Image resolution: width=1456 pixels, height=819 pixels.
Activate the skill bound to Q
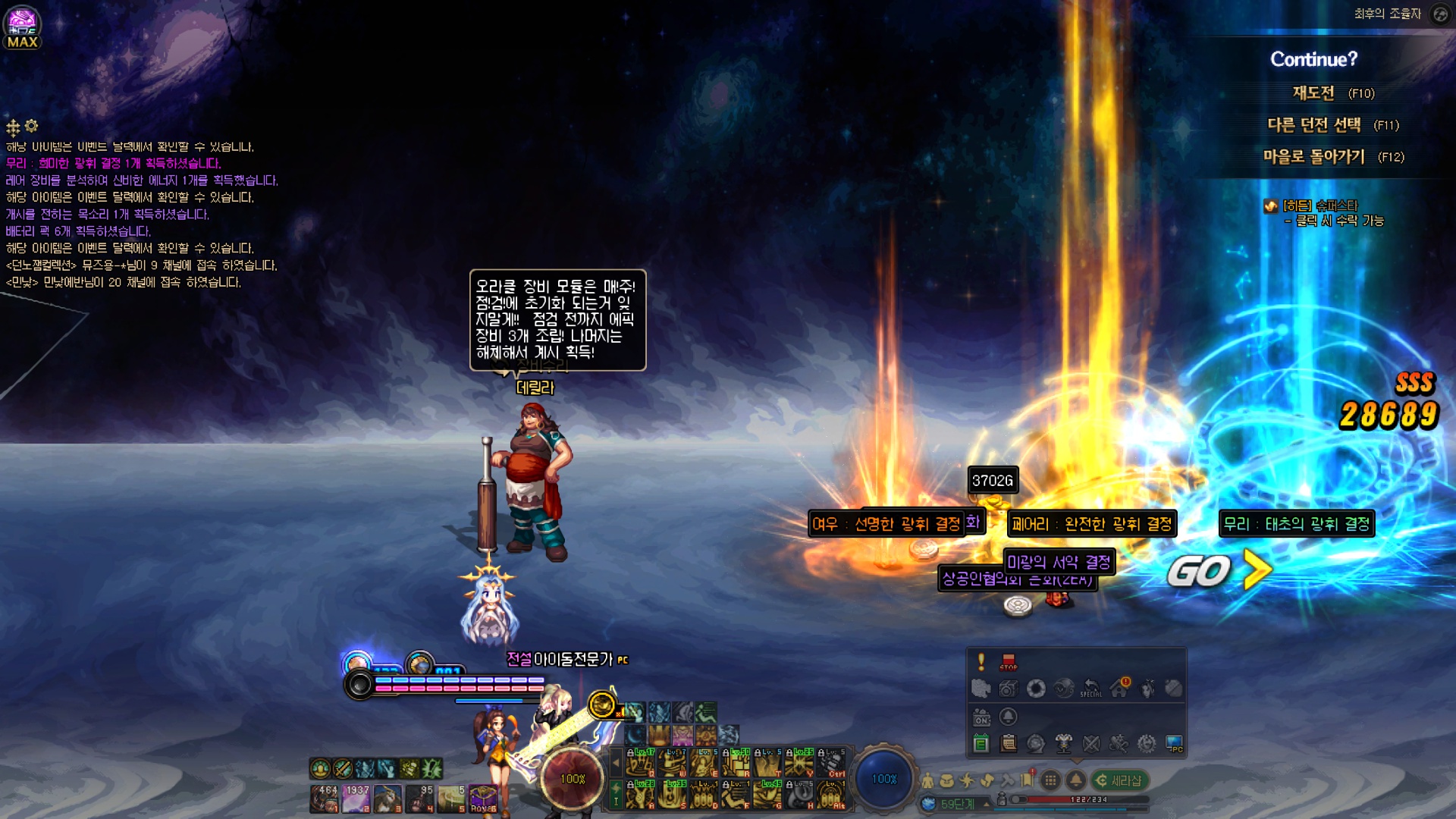639,762
